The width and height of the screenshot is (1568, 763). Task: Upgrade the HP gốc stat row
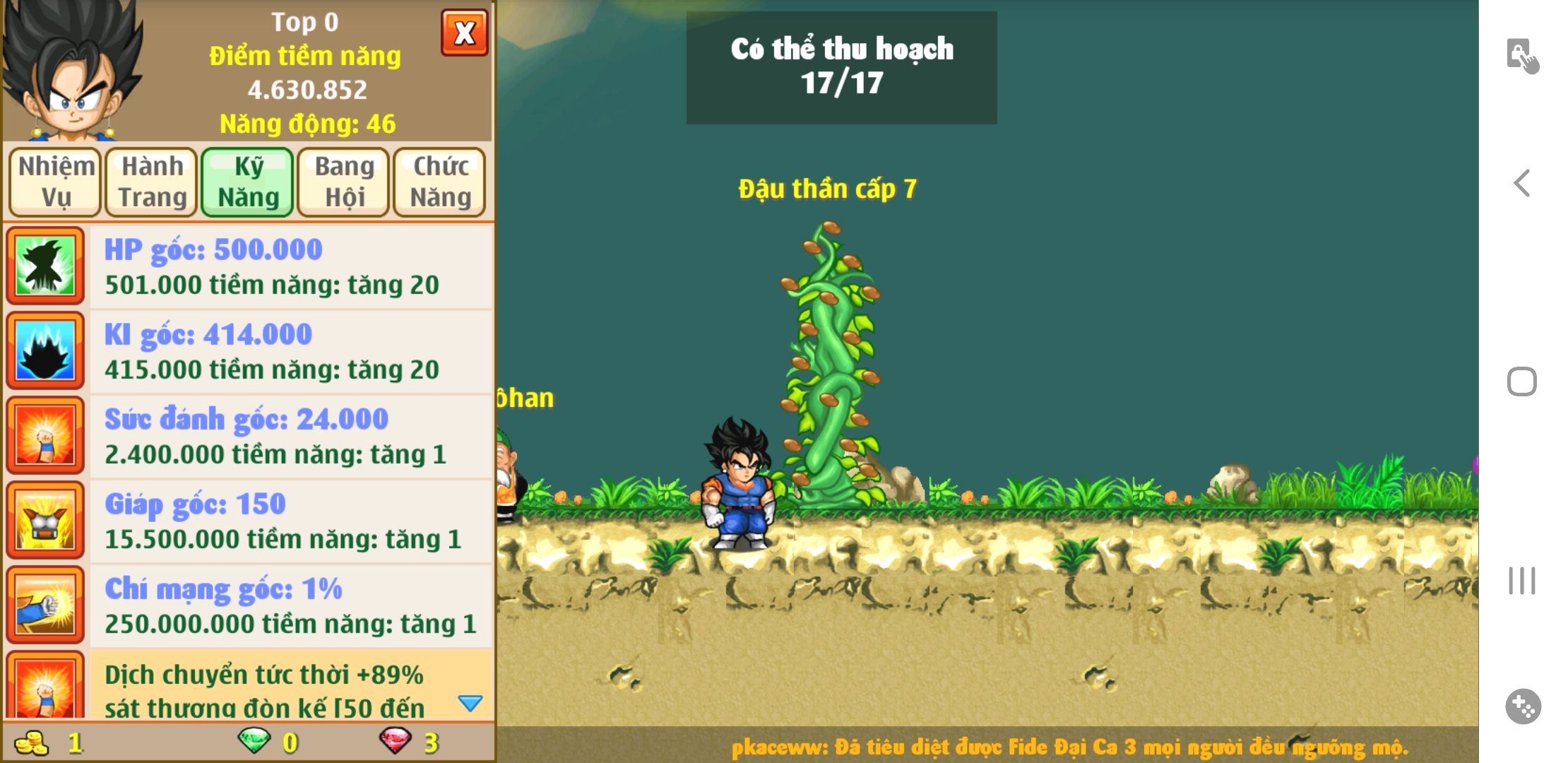pos(290,266)
